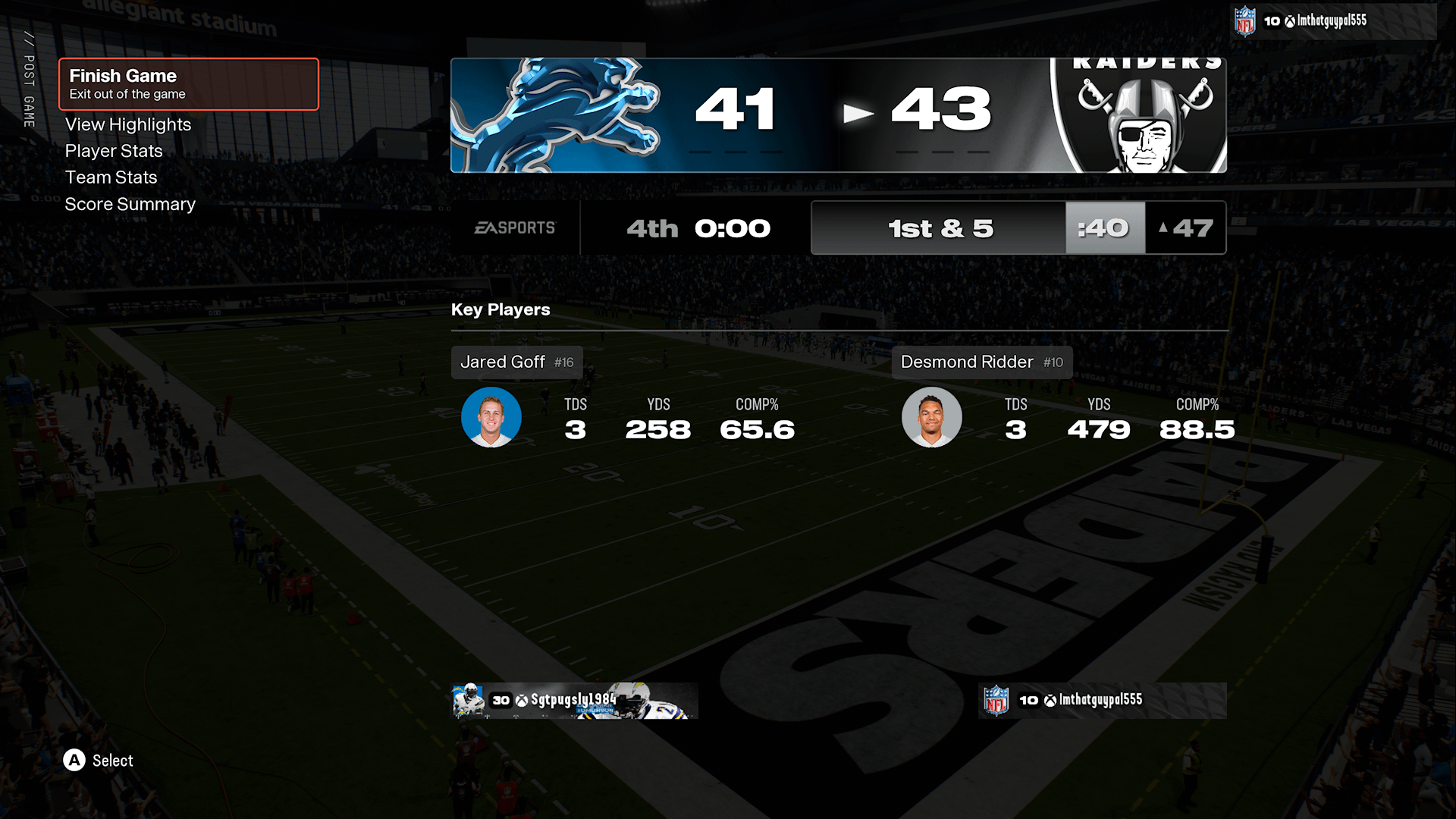1456x819 pixels.
Task: Open the Player Stats menu entry
Action: 114,151
